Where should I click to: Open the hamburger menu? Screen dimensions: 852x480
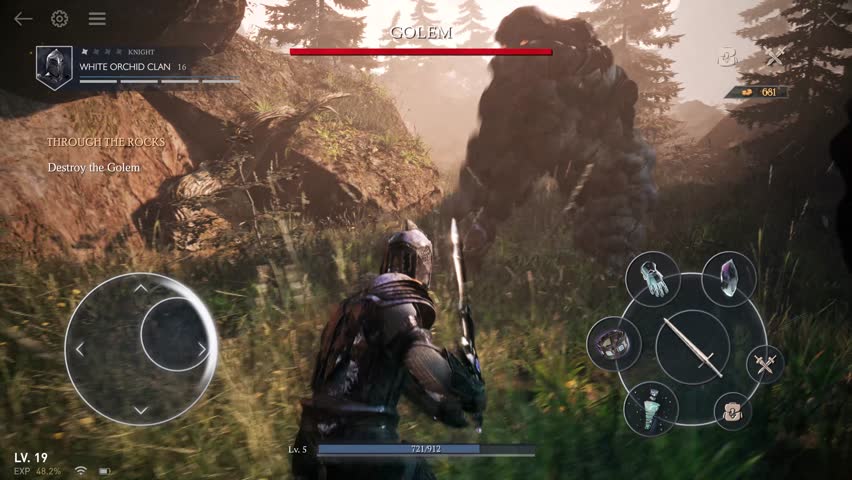pos(97,19)
